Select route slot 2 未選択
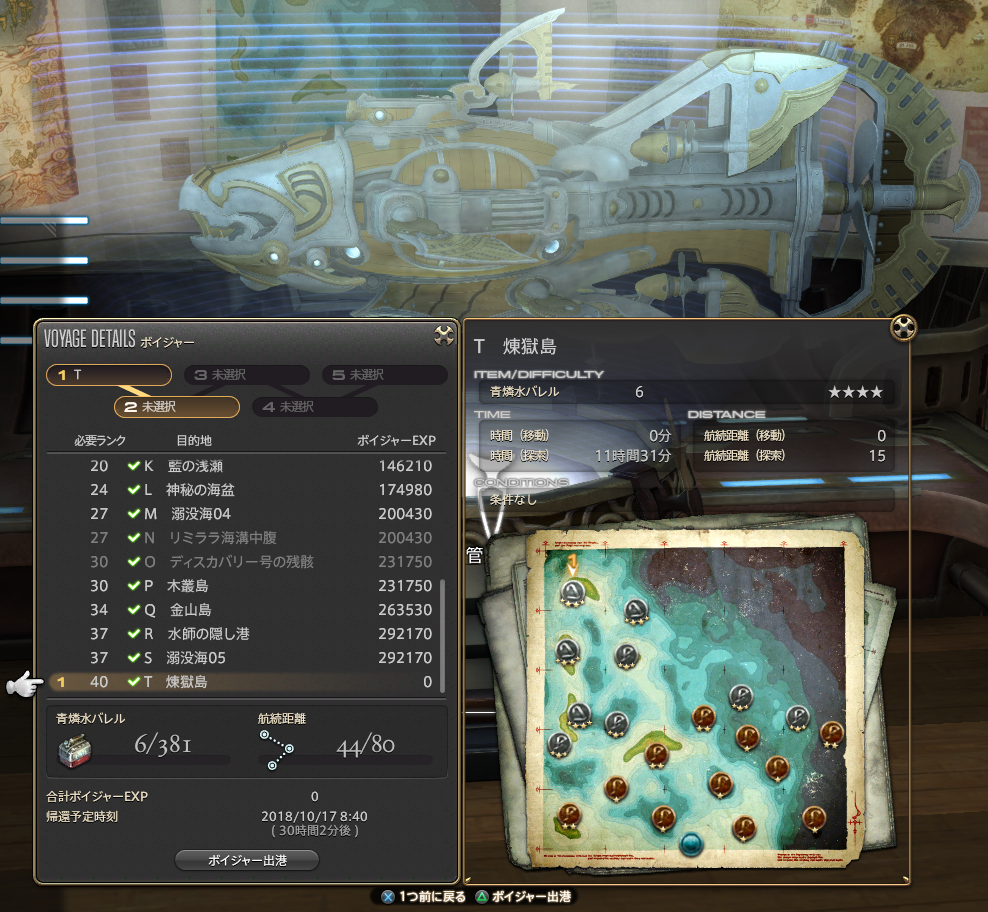Viewport: 988px width, 912px height. point(177,407)
